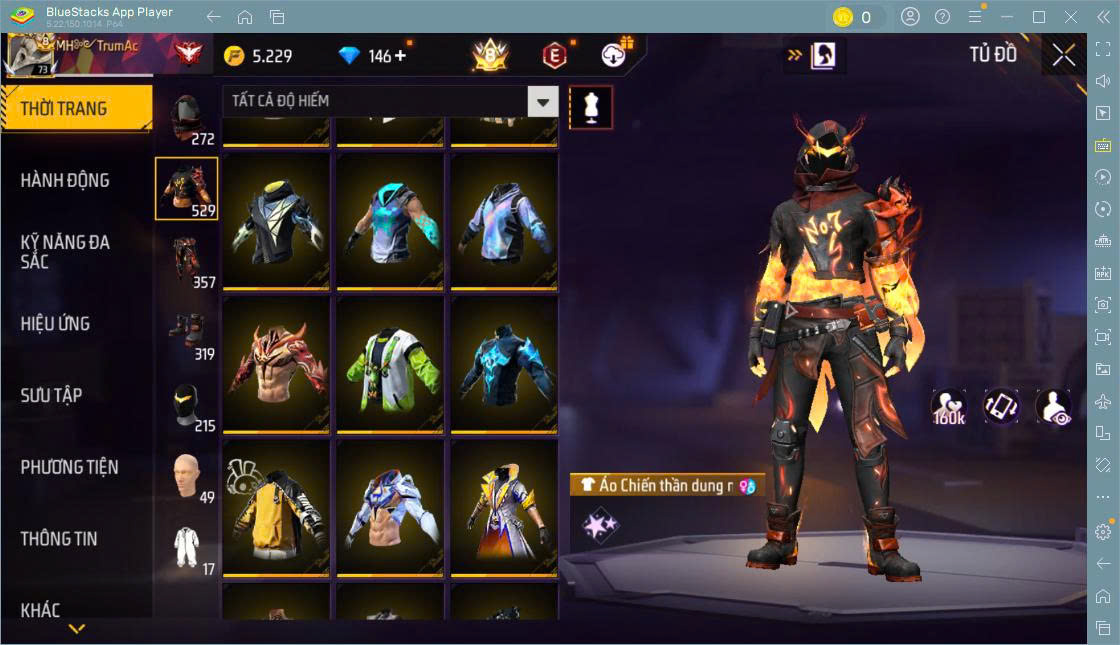Viewport: 1120px width, 645px height.
Task: Select the face mask subcategory with 215
Action: [187, 406]
